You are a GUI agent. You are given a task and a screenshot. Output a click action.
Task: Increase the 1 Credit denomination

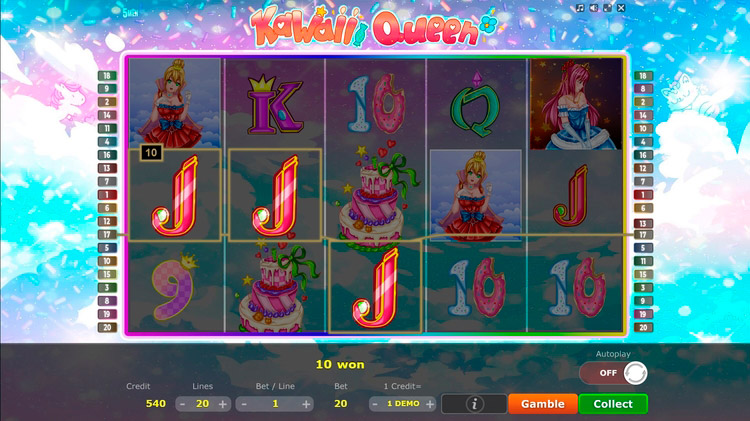point(430,404)
